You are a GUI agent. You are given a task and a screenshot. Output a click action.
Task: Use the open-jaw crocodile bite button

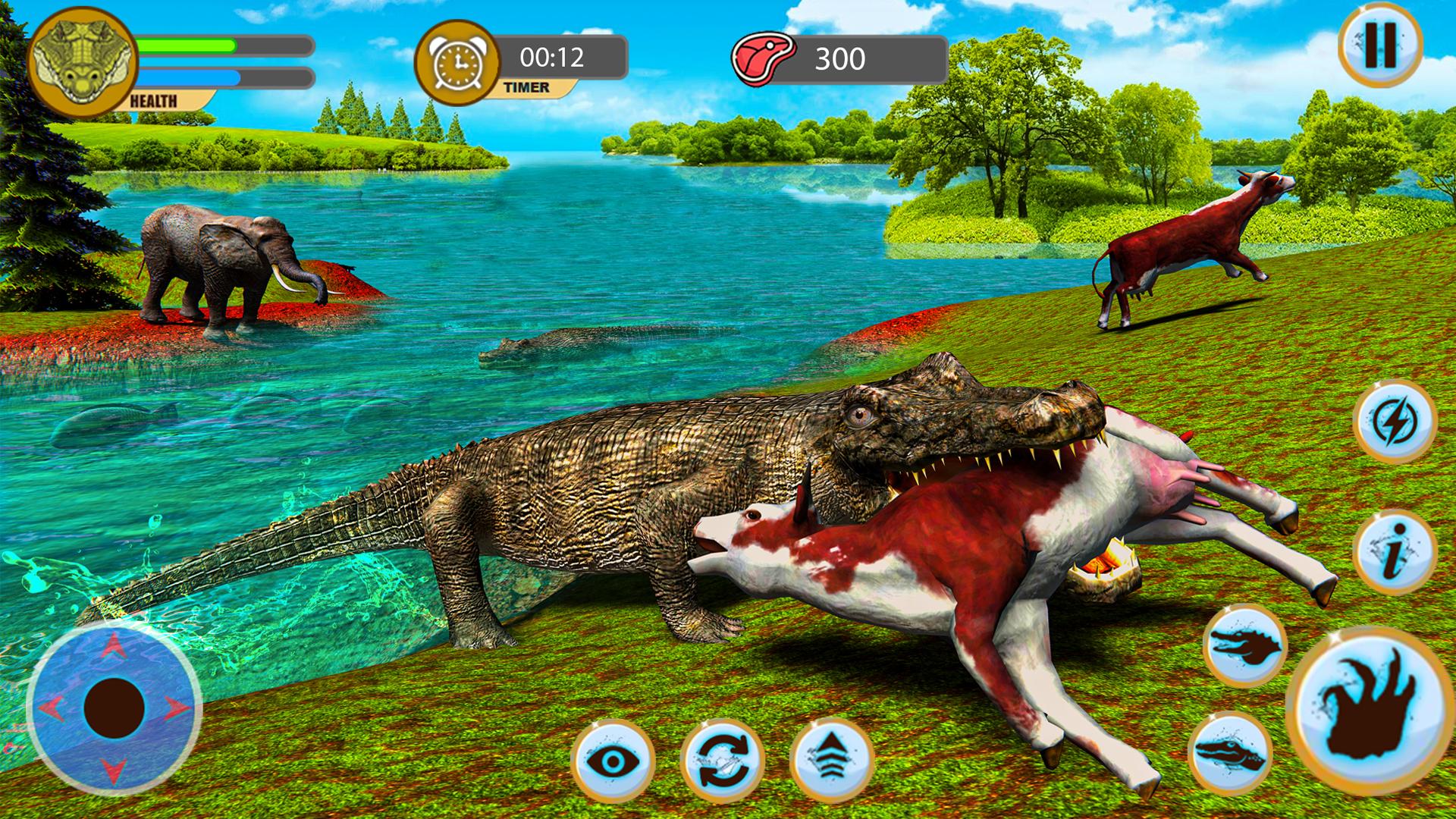click(1244, 646)
